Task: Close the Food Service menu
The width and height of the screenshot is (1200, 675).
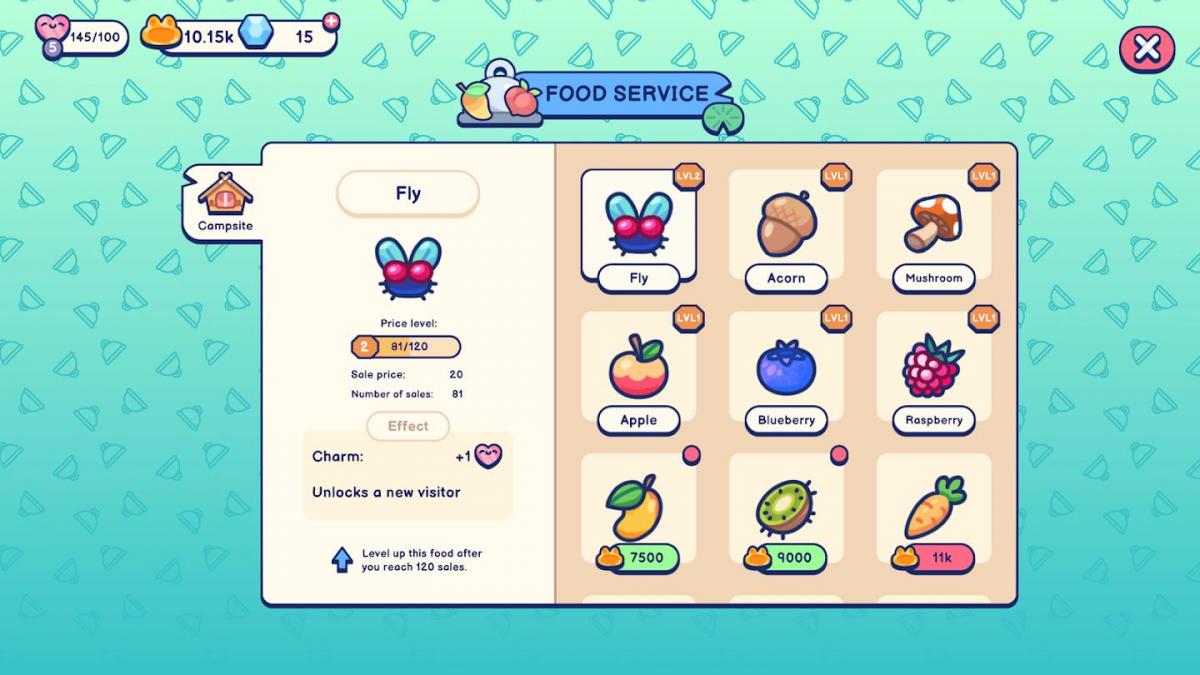Action: pyautogui.click(x=1146, y=48)
